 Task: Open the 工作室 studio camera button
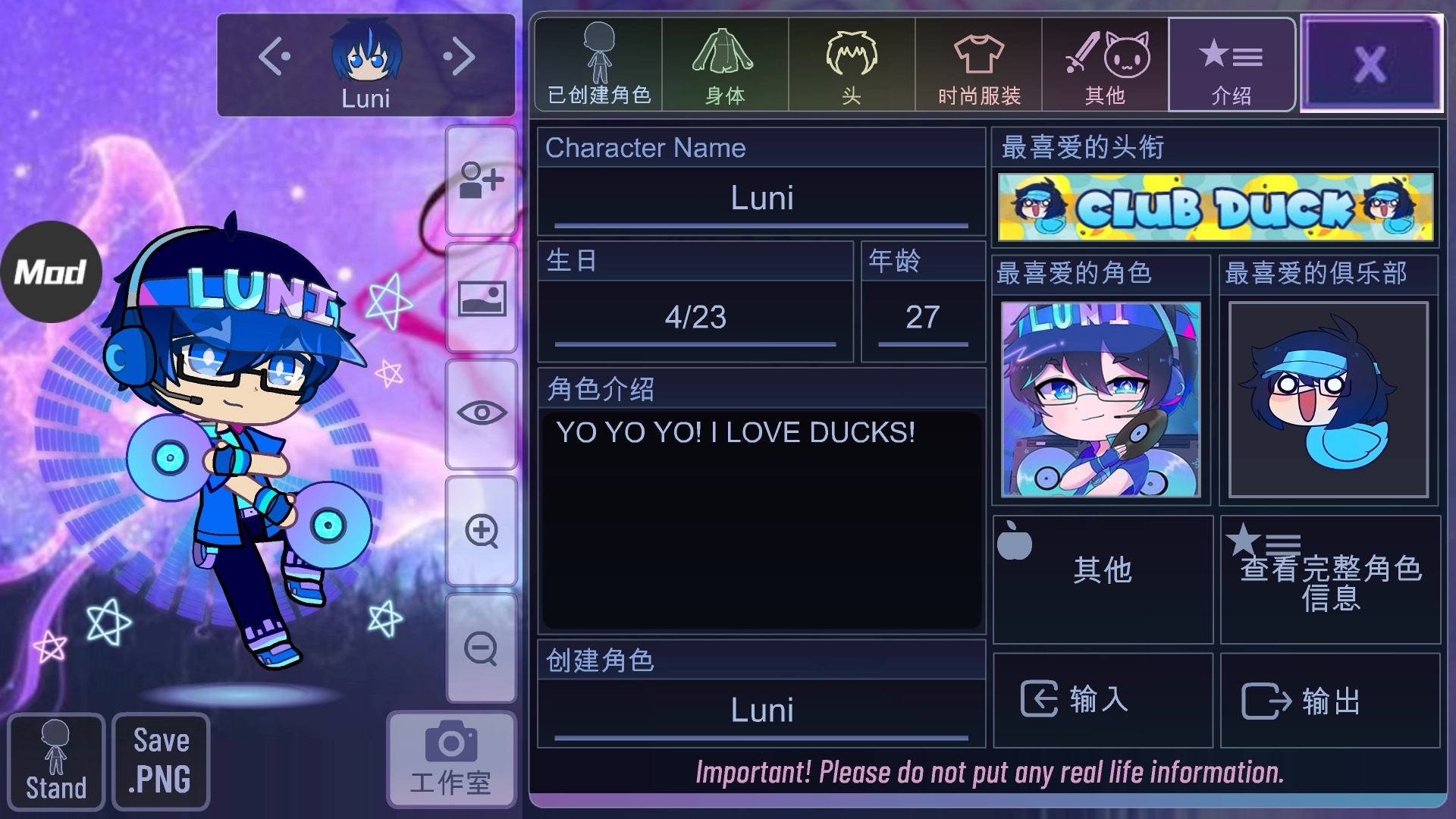click(x=451, y=759)
